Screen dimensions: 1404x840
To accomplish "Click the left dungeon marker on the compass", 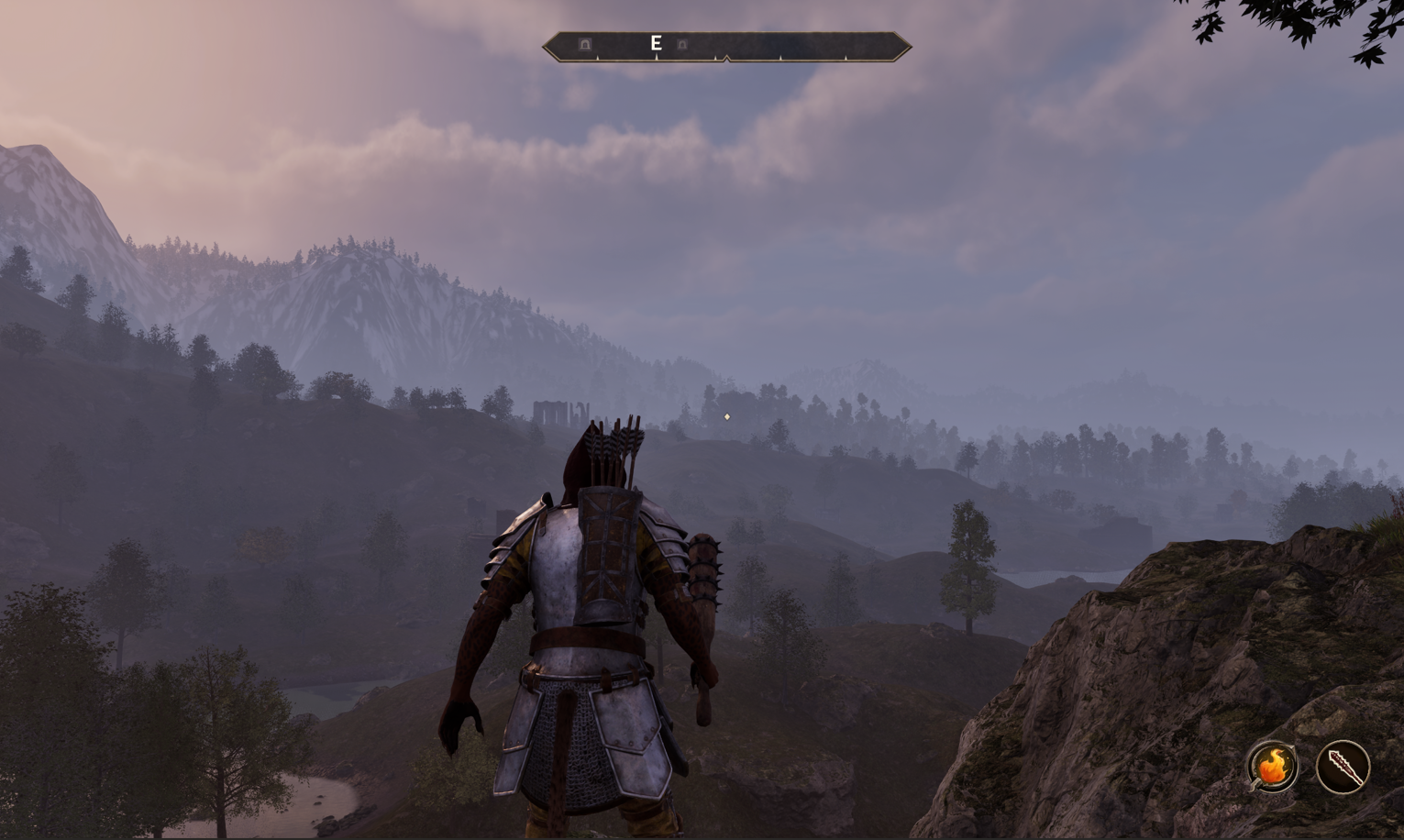I will pyautogui.click(x=584, y=44).
